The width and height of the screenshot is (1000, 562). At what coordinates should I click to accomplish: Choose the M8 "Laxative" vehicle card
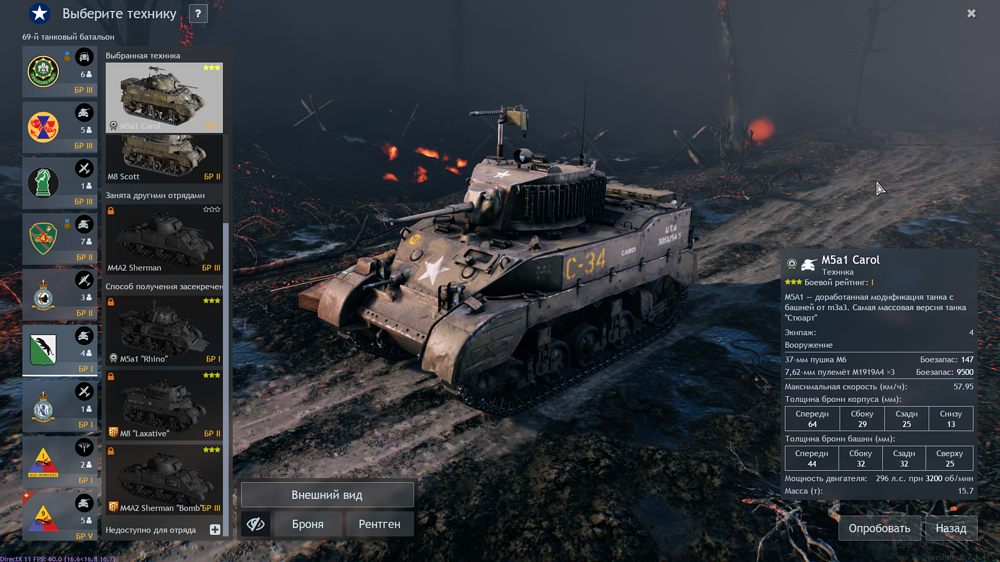[164, 405]
